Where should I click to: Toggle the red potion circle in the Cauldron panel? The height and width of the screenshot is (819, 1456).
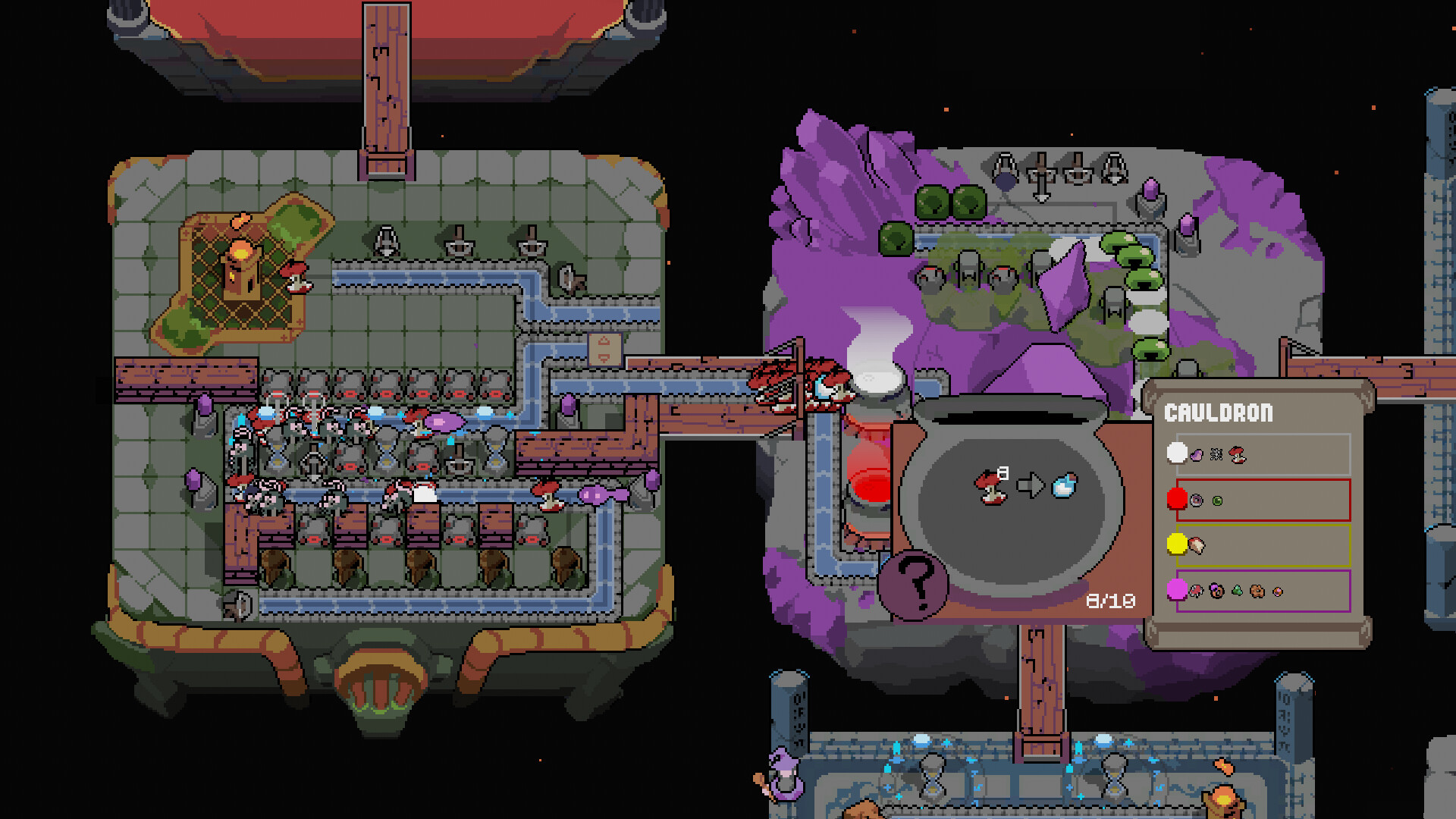1177,497
